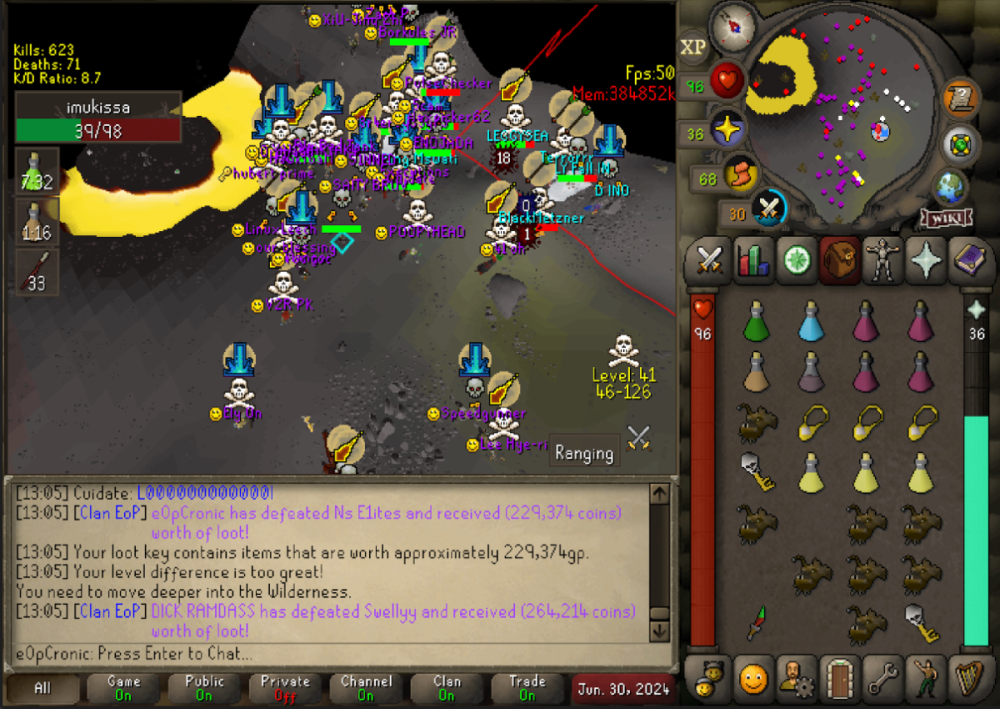1000x709 pixels.
Task: Toggle the XP drops button
Action: pyautogui.click(x=692, y=47)
